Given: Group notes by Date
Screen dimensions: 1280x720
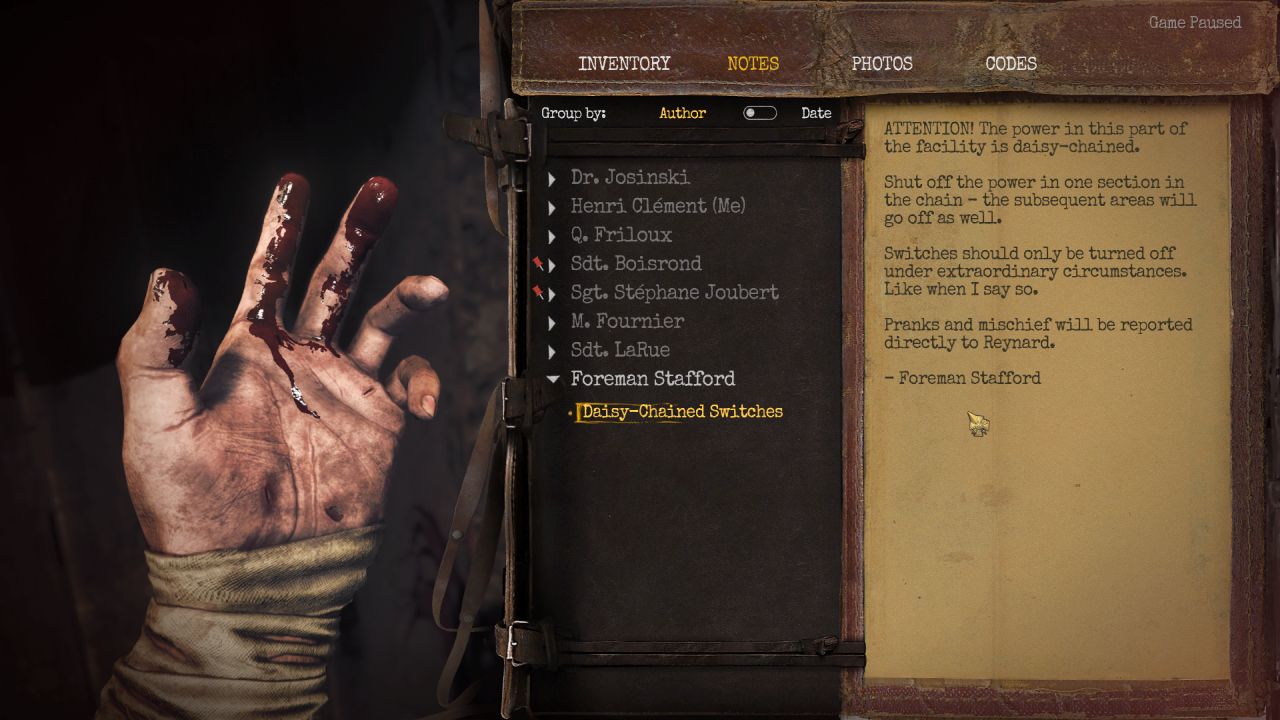Looking at the screenshot, I should [816, 113].
